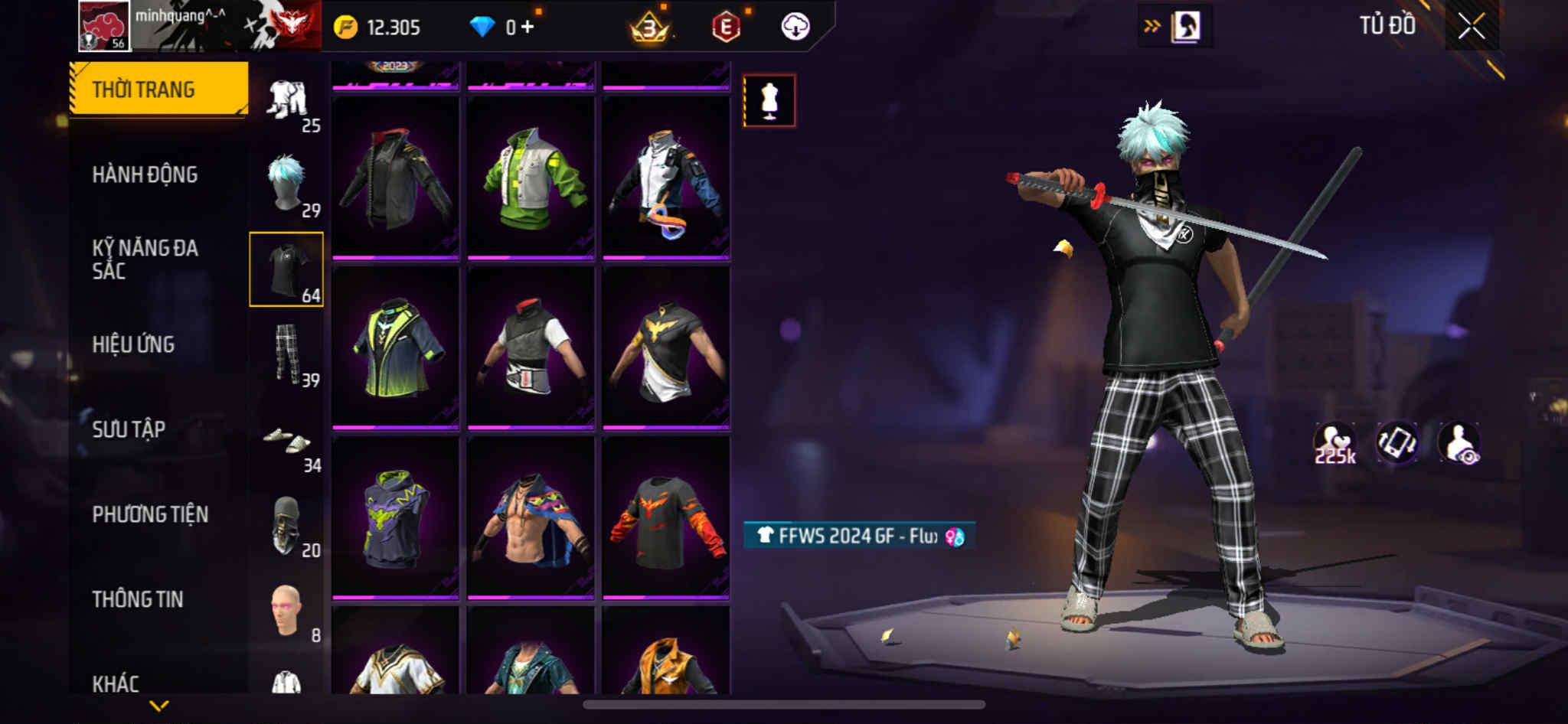Go to the SƯU TẬP tab
This screenshot has width=1568, height=724.
(x=129, y=429)
